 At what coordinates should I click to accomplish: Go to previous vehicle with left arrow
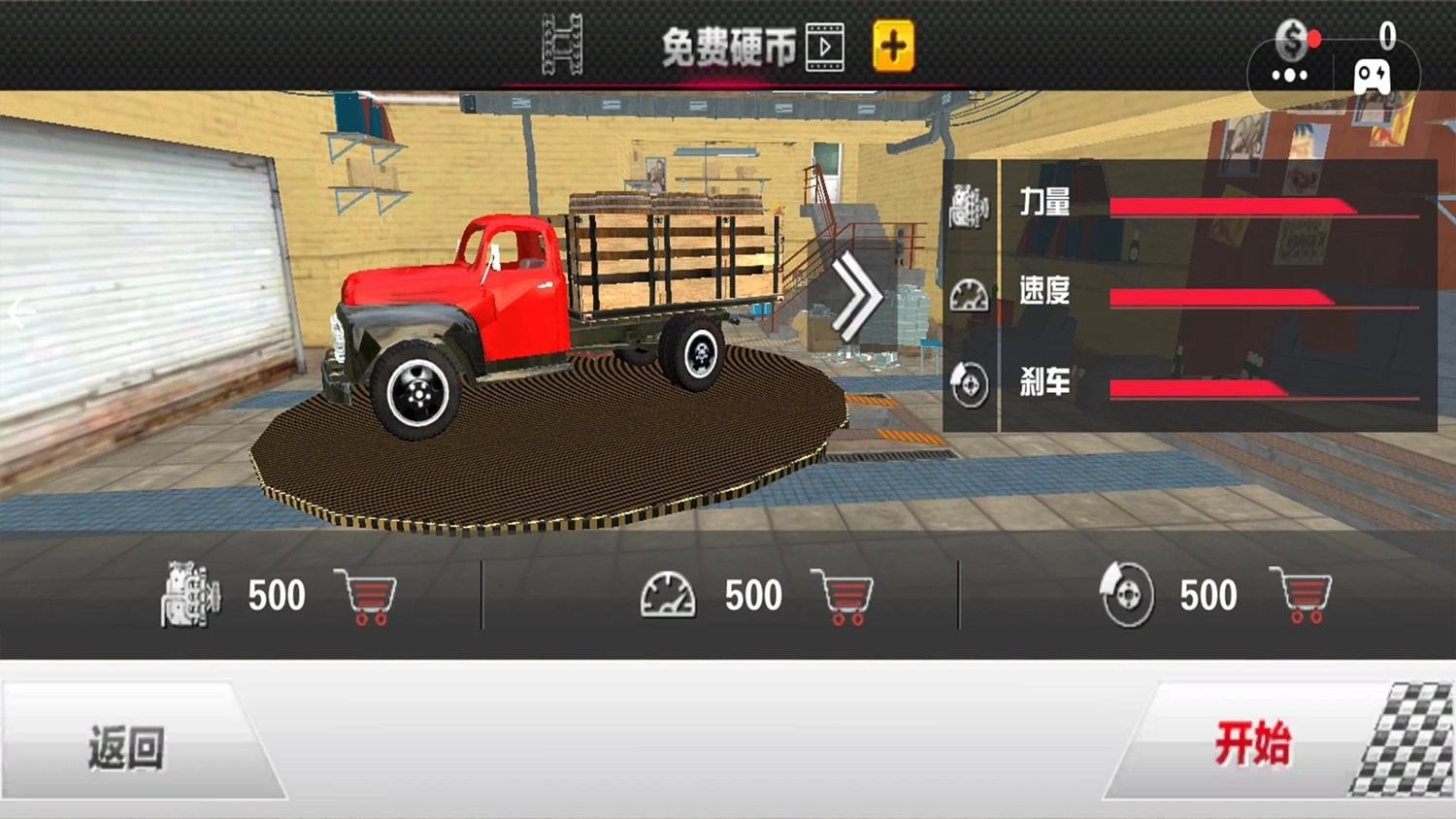(16, 311)
